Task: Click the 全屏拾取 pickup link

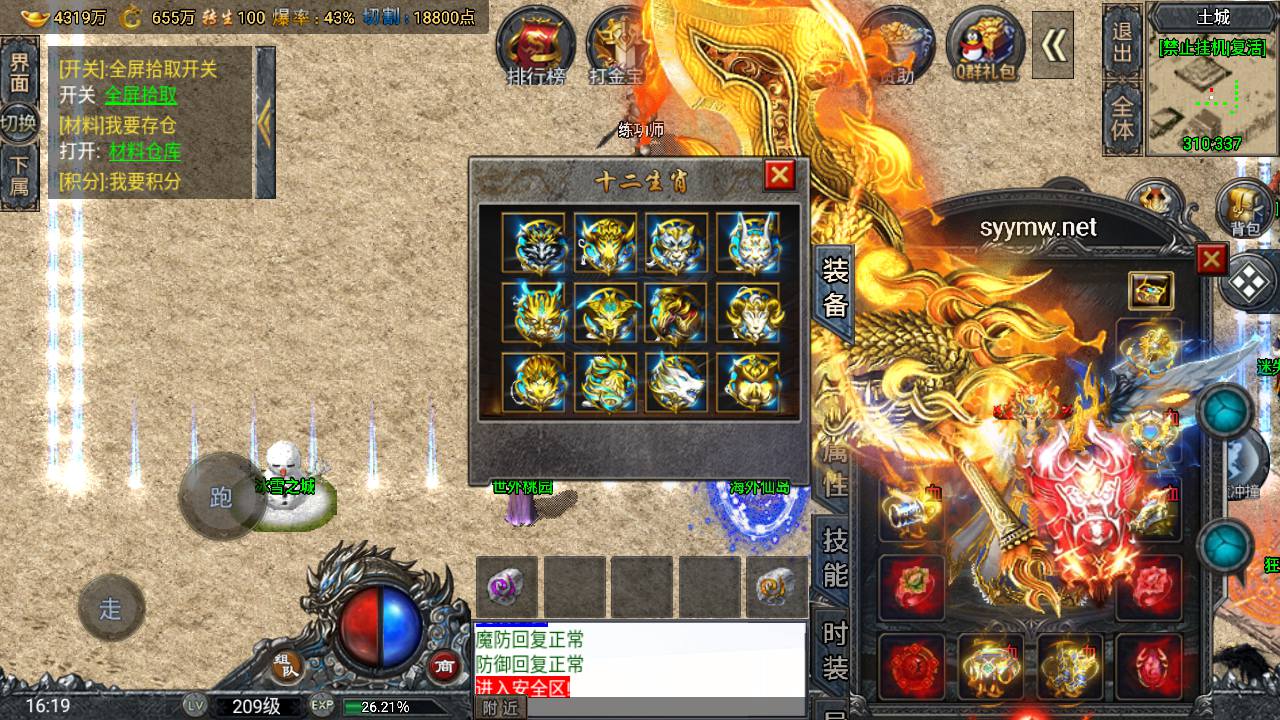Action: pyautogui.click(x=141, y=95)
